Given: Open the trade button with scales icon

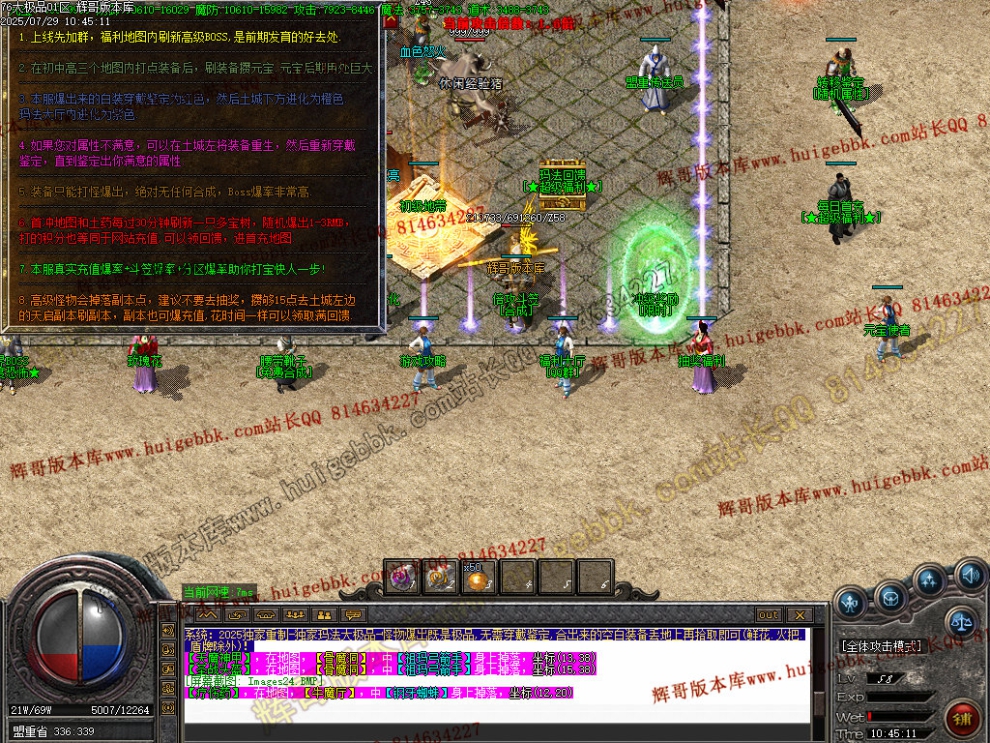Looking at the screenshot, I should [x=960, y=621].
